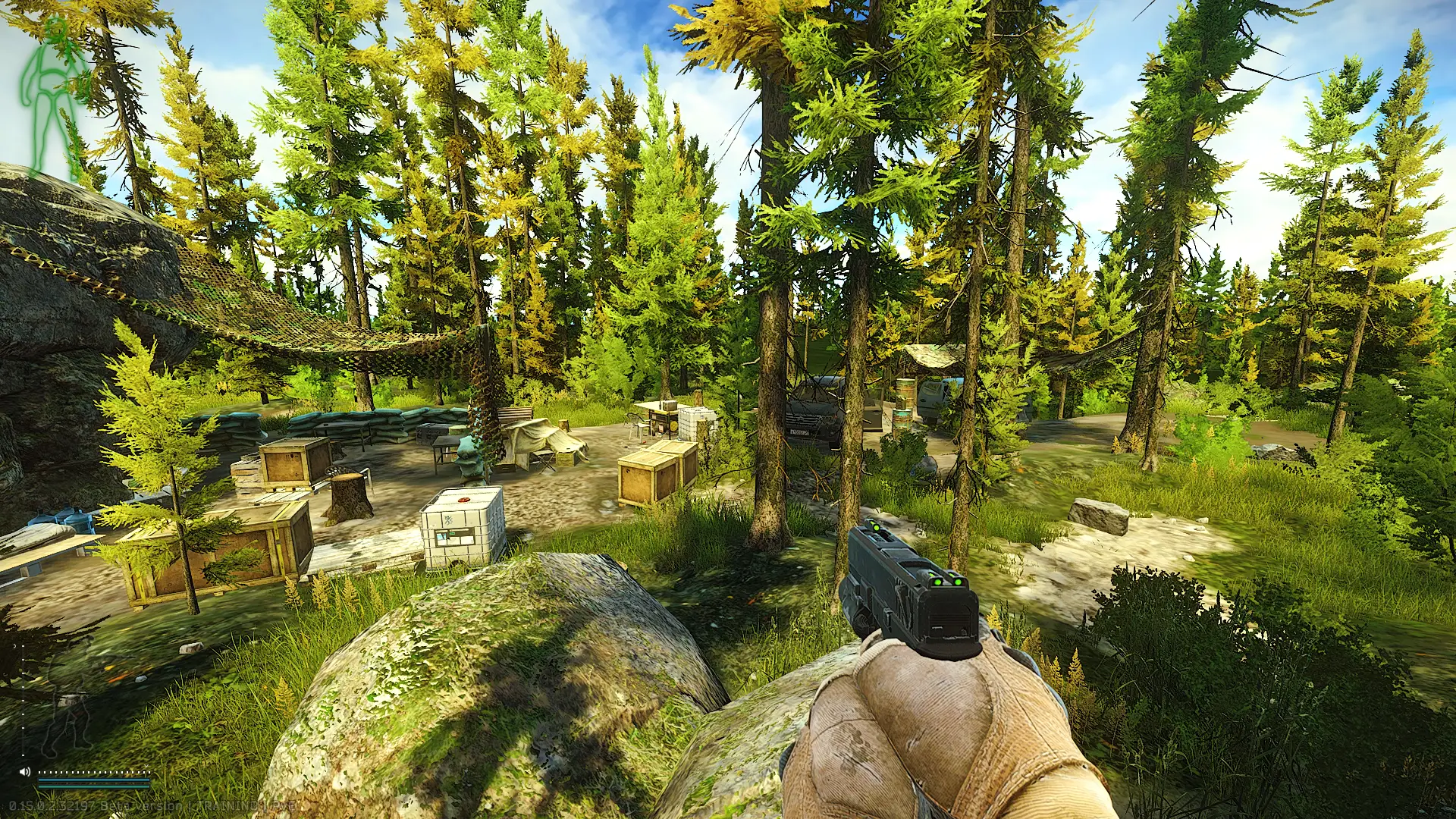This screenshot has height=819, width=1456.
Task: Click the speaker volume icon bottom-left
Action: click(x=25, y=772)
